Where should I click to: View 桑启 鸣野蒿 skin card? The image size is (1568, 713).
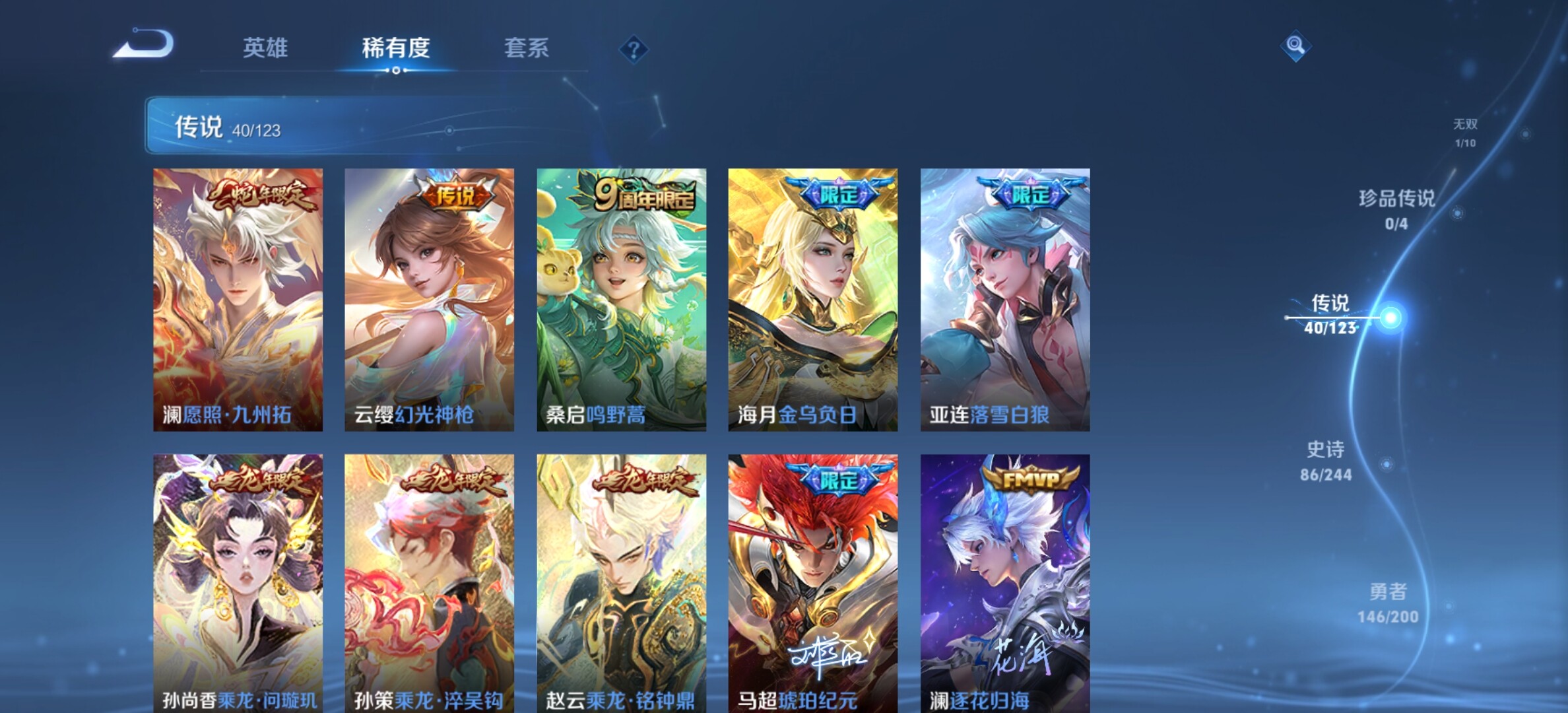pos(621,300)
